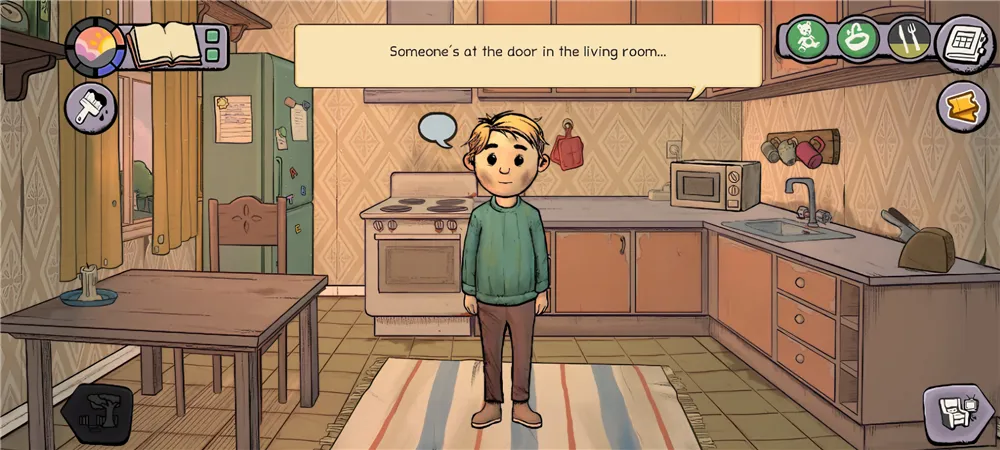Check the knife and fork hunger need
Screen dimensions: 1000x450
909,40
